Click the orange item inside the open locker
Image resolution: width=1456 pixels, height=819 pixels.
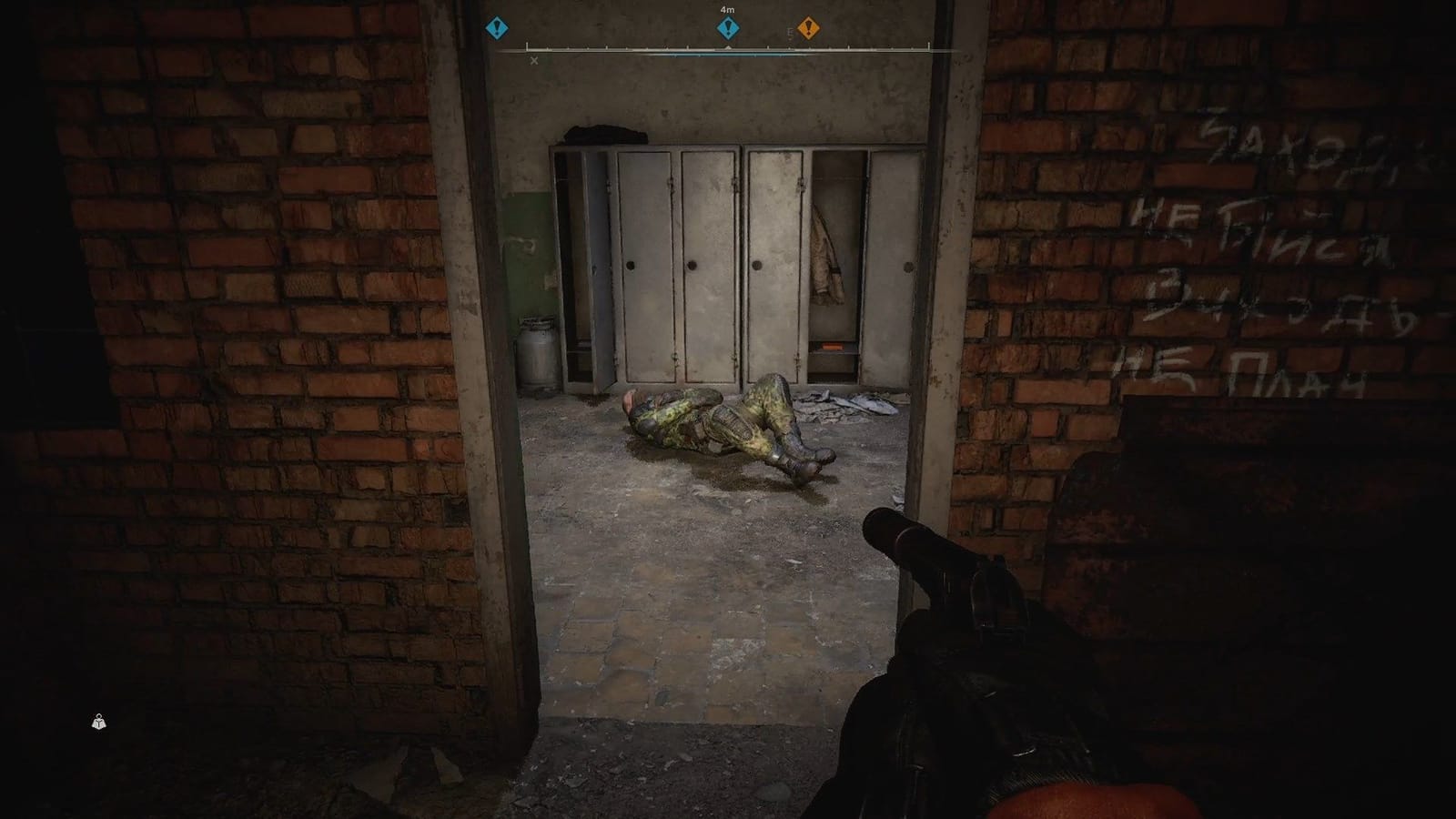[834, 347]
